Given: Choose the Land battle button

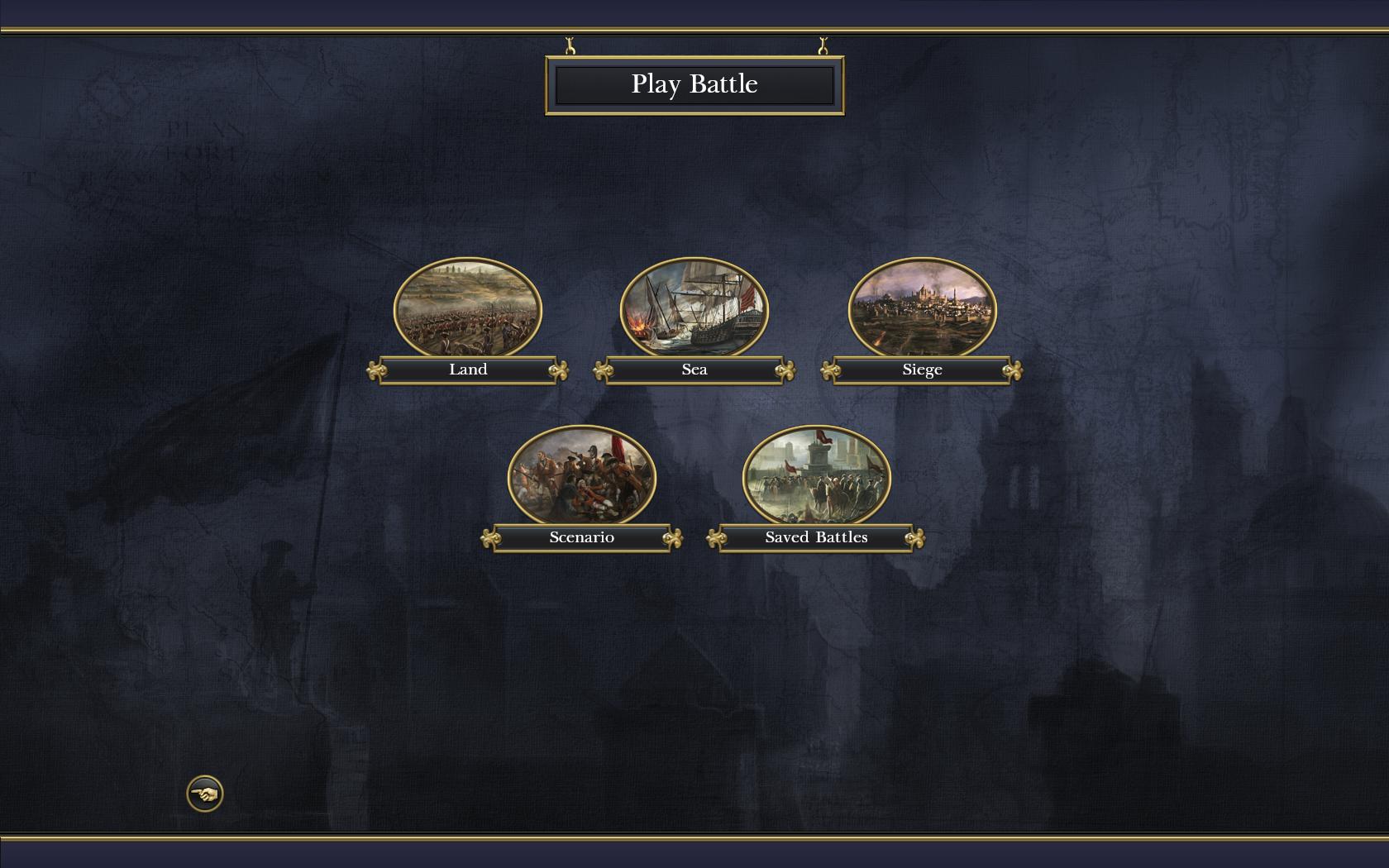Looking at the screenshot, I should click(x=468, y=370).
